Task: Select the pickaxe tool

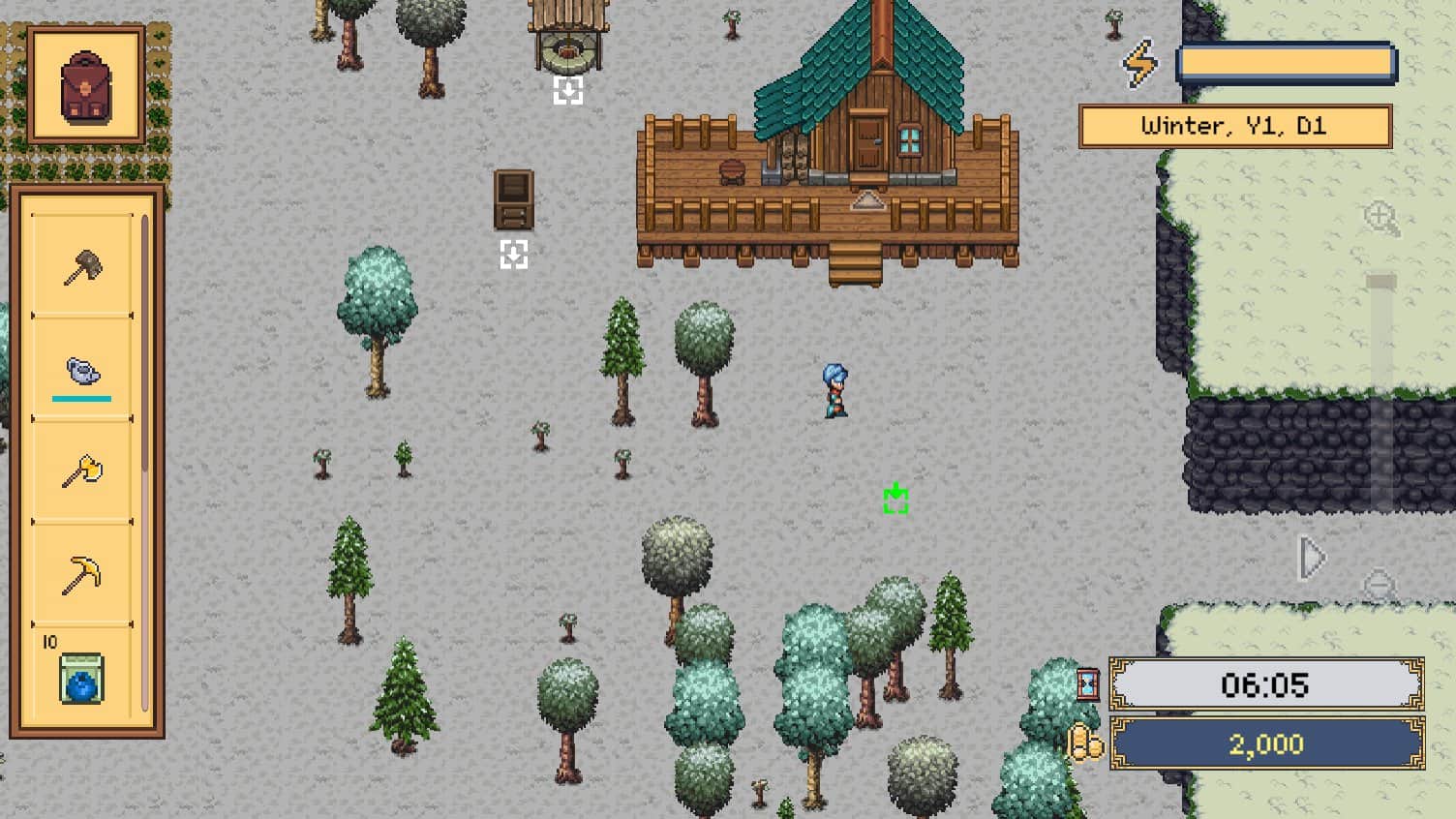Action: [x=82, y=573]
